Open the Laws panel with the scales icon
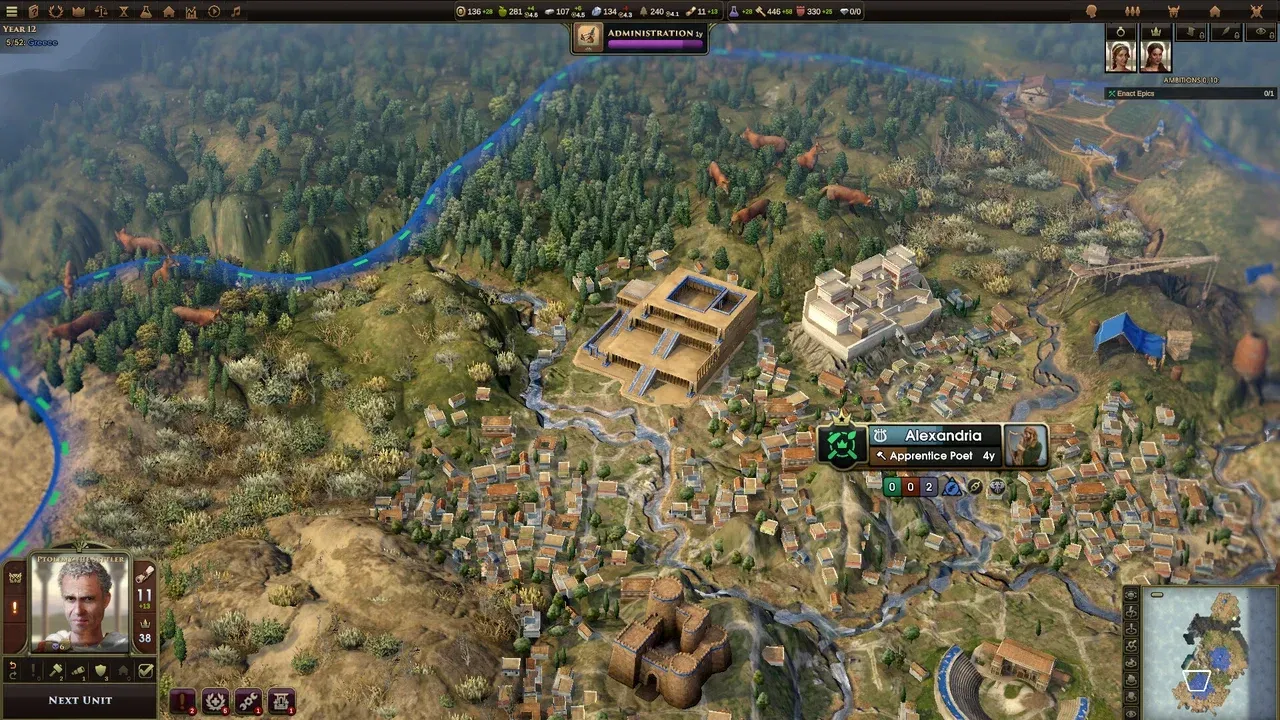Viewport: 1280px width, 720px height. [103, 12]
